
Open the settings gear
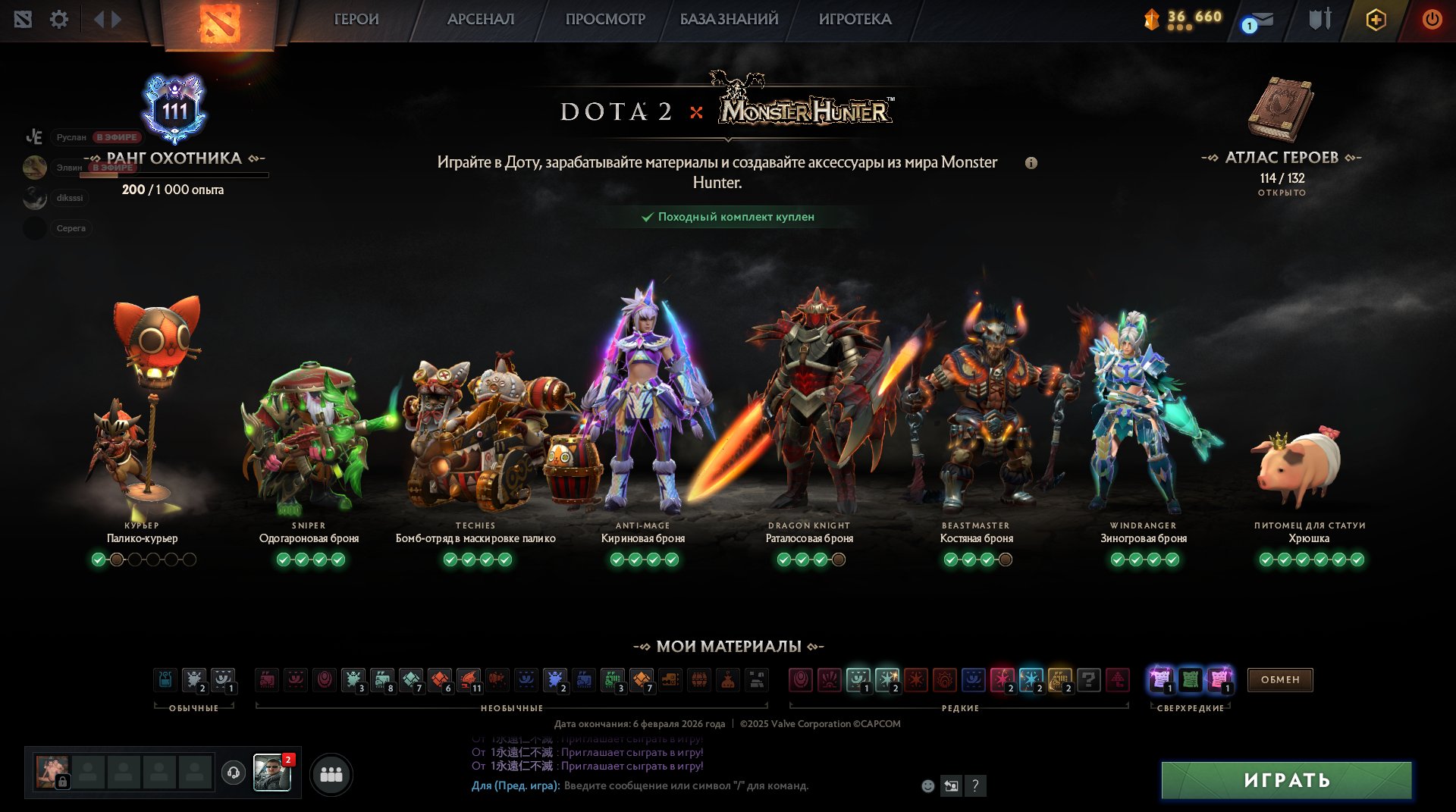[59, 20]
